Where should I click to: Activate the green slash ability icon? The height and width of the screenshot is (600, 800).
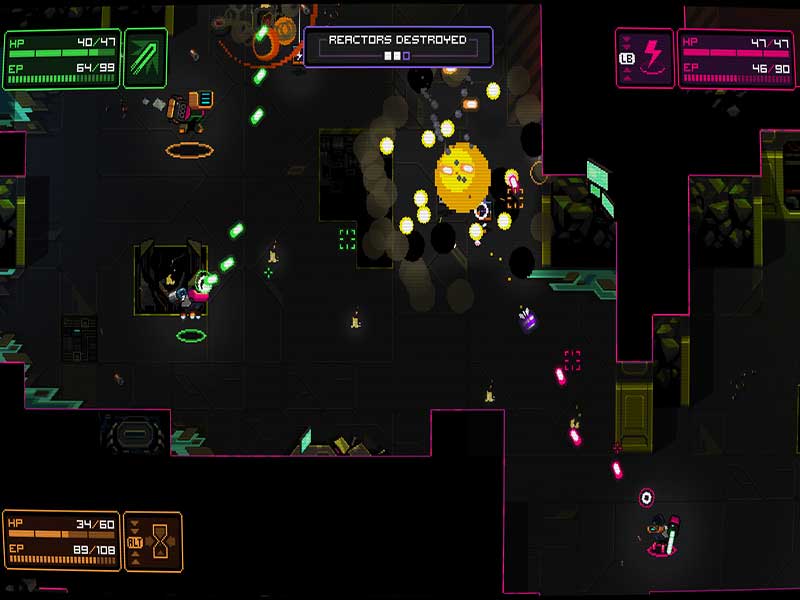tap(145, 58)
